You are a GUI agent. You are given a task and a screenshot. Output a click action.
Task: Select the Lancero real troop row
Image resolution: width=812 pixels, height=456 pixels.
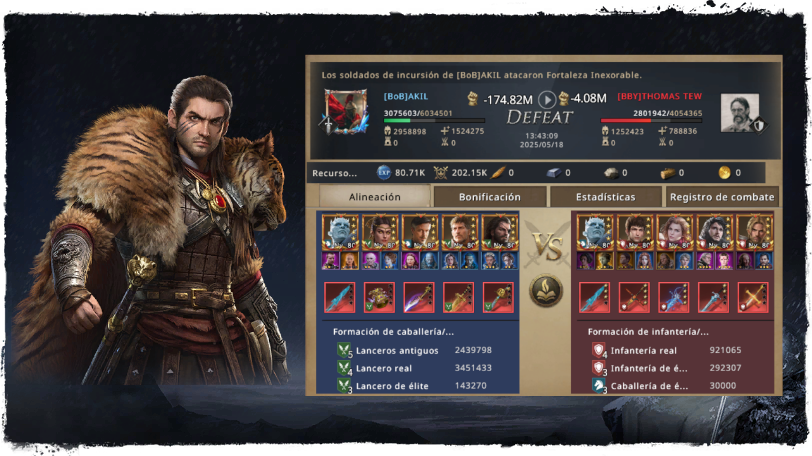coord(418,368)
